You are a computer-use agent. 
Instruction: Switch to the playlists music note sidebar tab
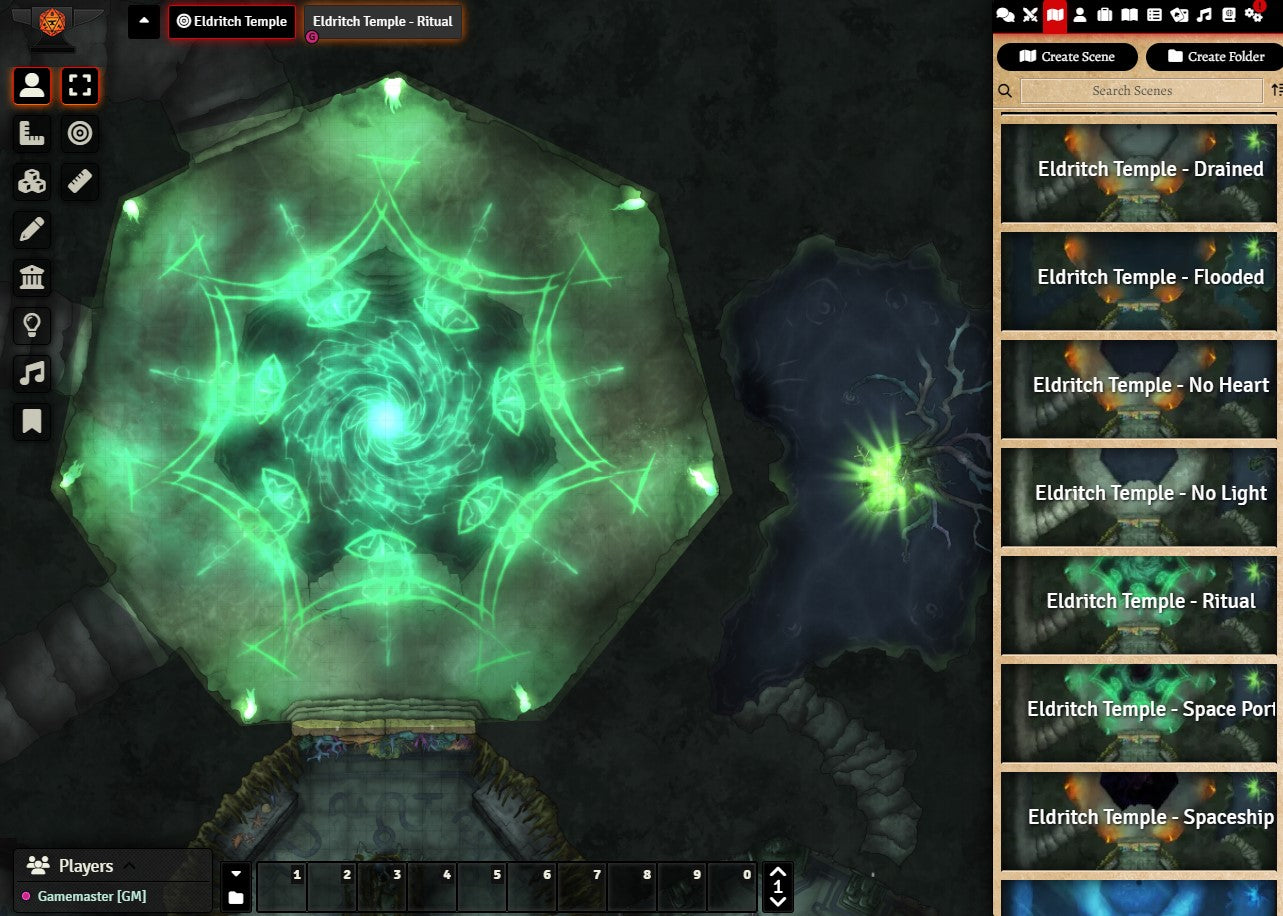(x=1204, y=15)
